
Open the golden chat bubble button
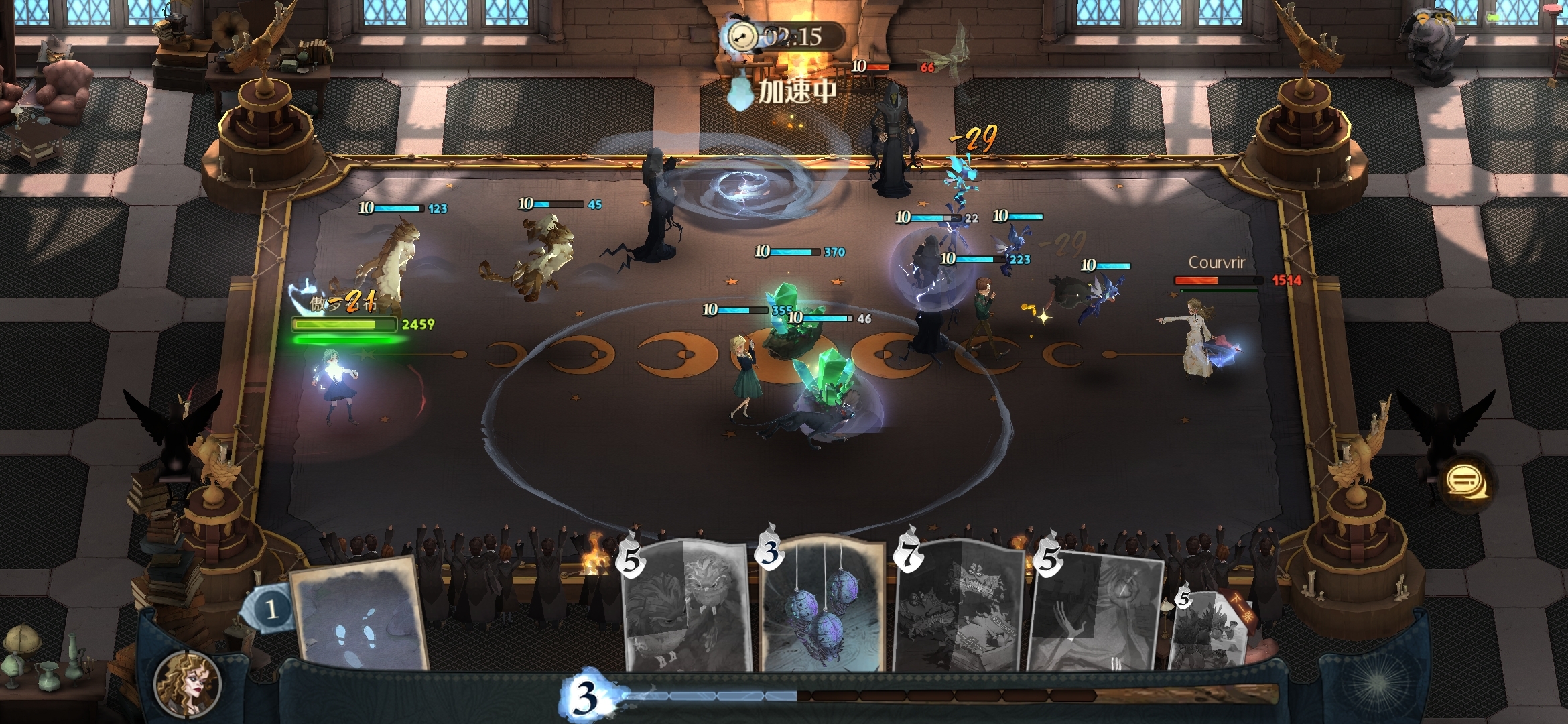pos(1465,481)
